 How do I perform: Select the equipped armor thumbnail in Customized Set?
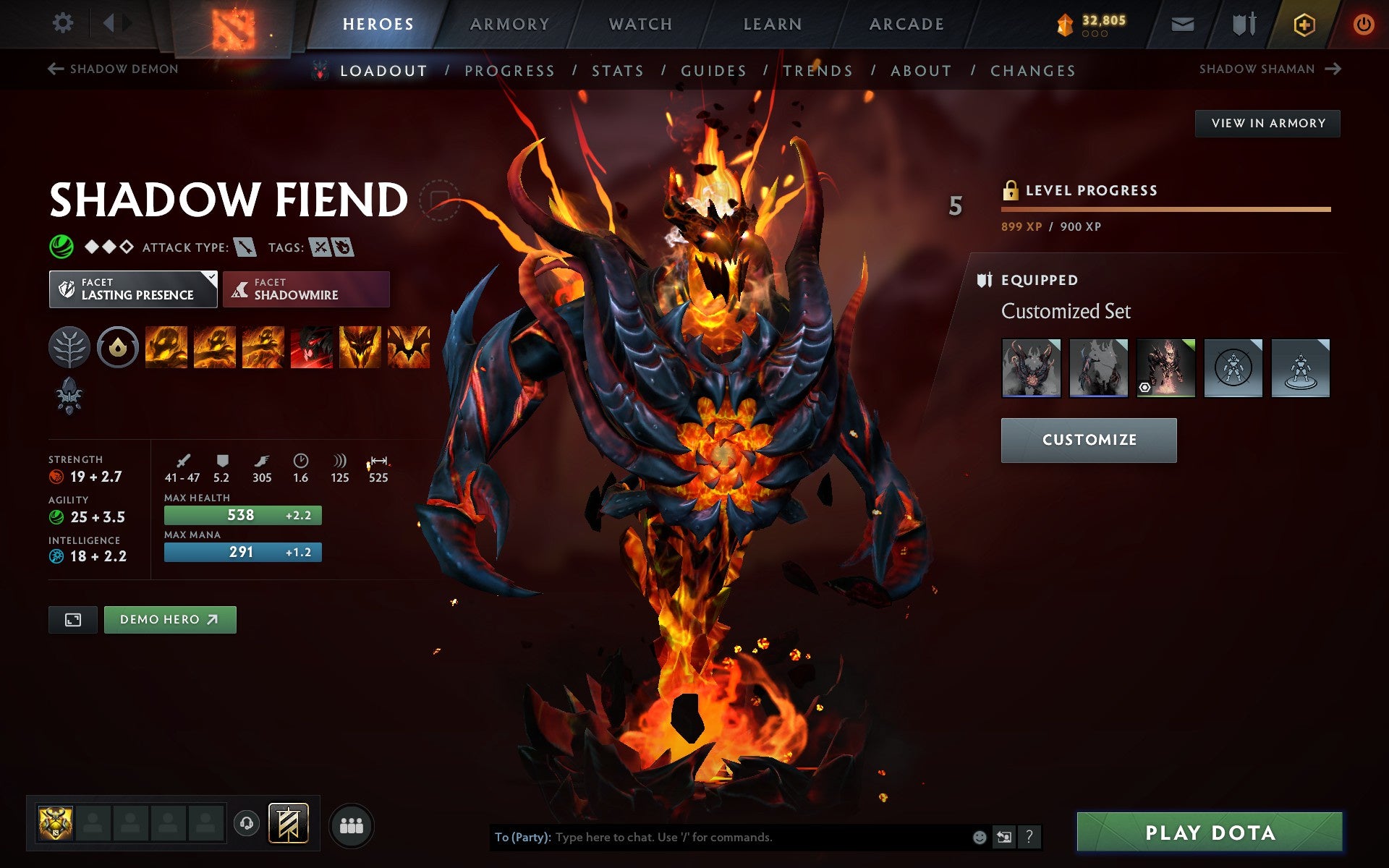point(1031,367)
